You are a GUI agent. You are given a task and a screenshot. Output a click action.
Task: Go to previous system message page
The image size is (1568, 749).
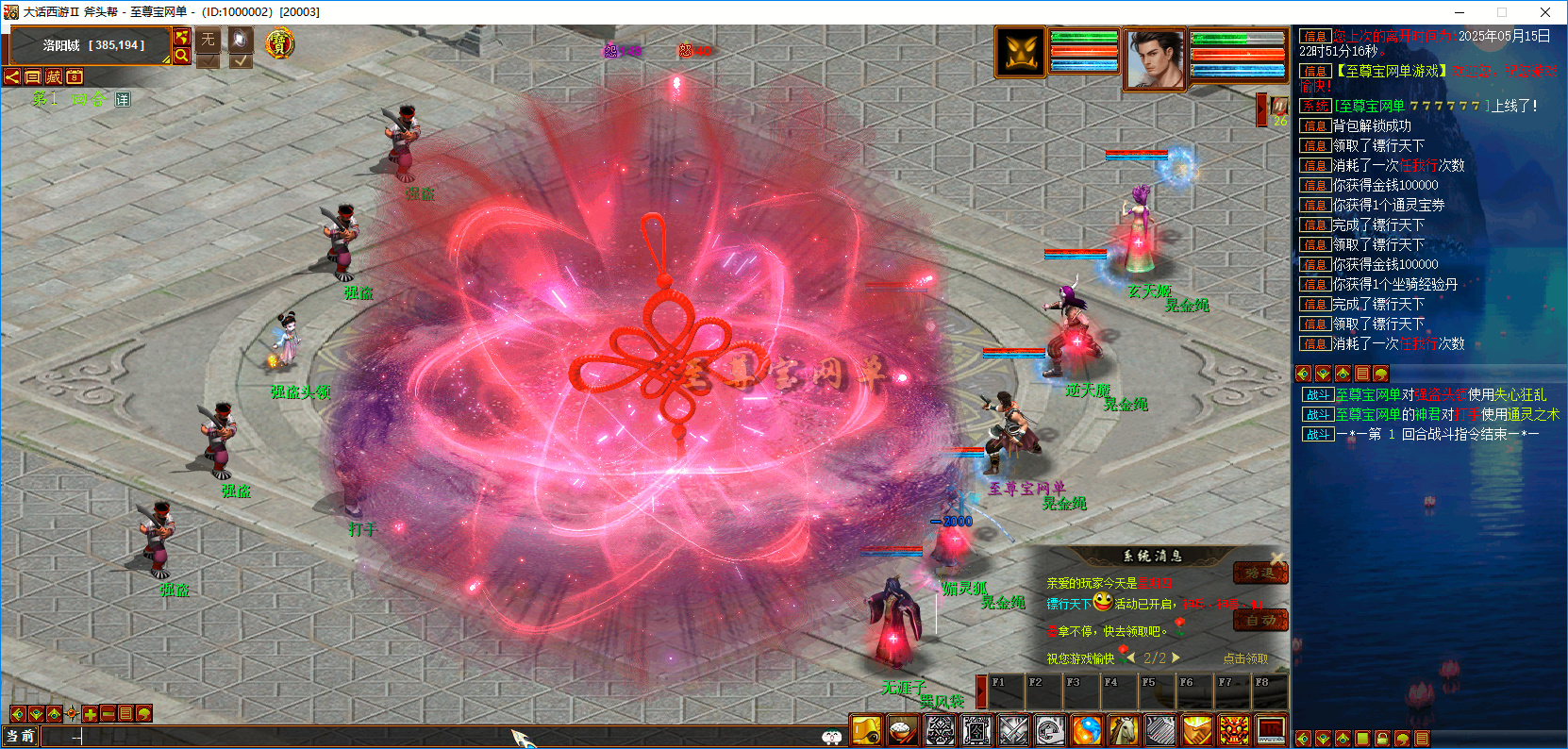(x=1130, y=657)
